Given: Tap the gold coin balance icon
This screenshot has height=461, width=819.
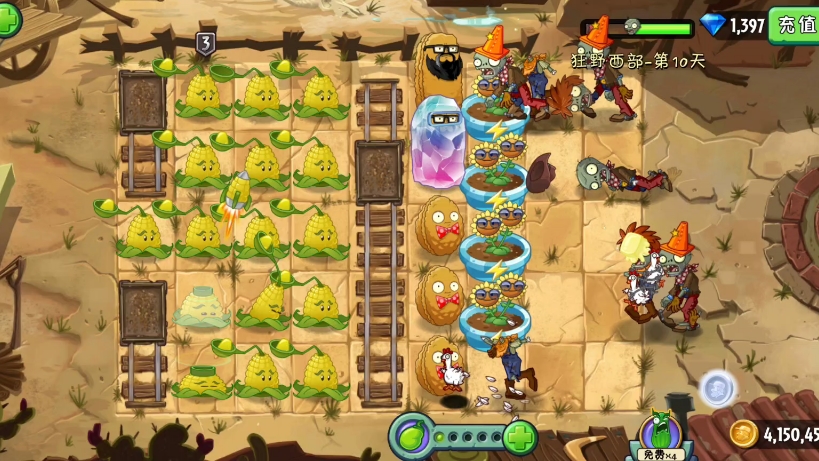Looking at the screenshot, I should click(x=743, y=434).
